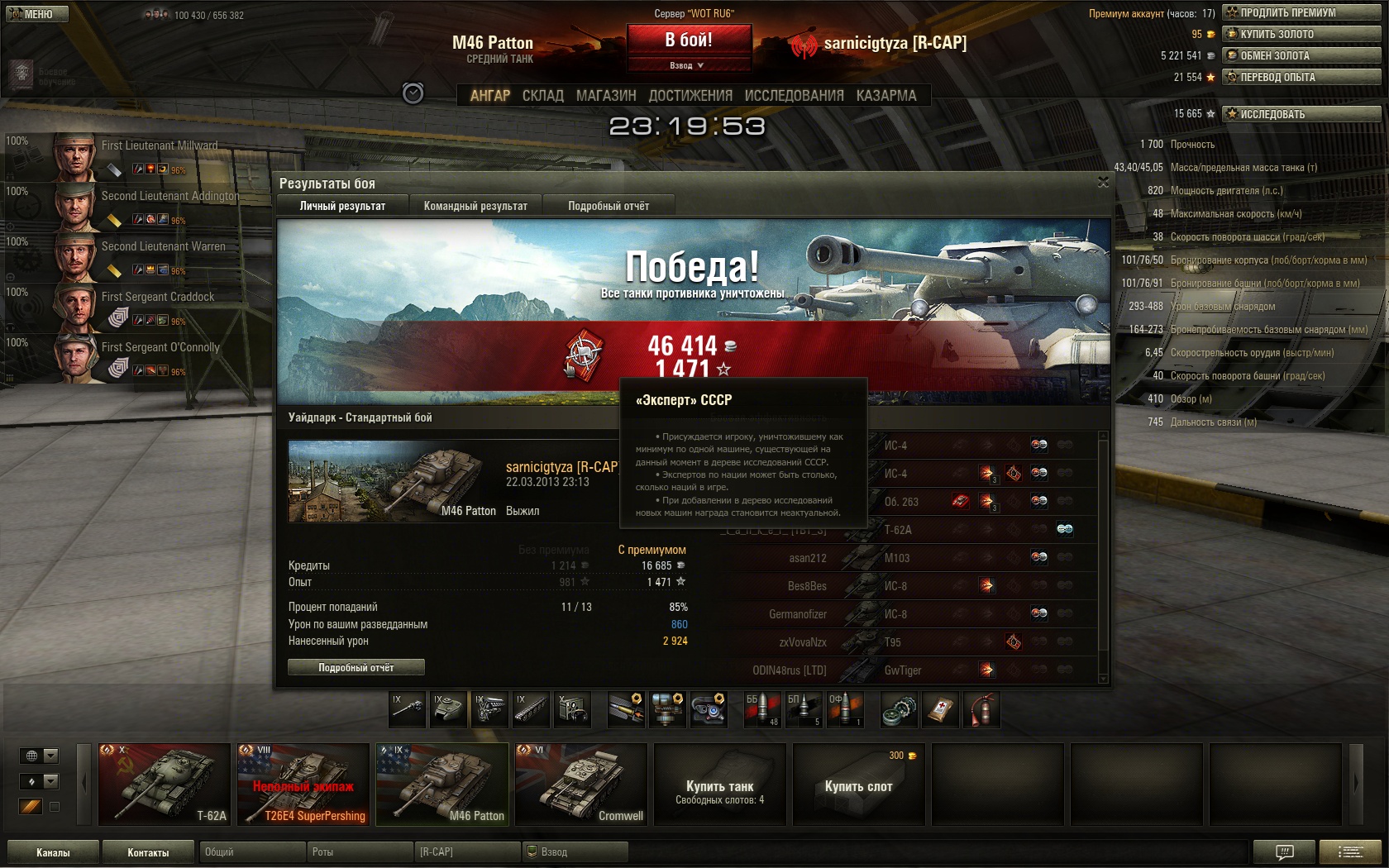Image resolution: width=1389 pixels, height=868 pixels.
Task: Go to the ДОСТИЖЕНИЯ tab
Action: click(690, 96)
